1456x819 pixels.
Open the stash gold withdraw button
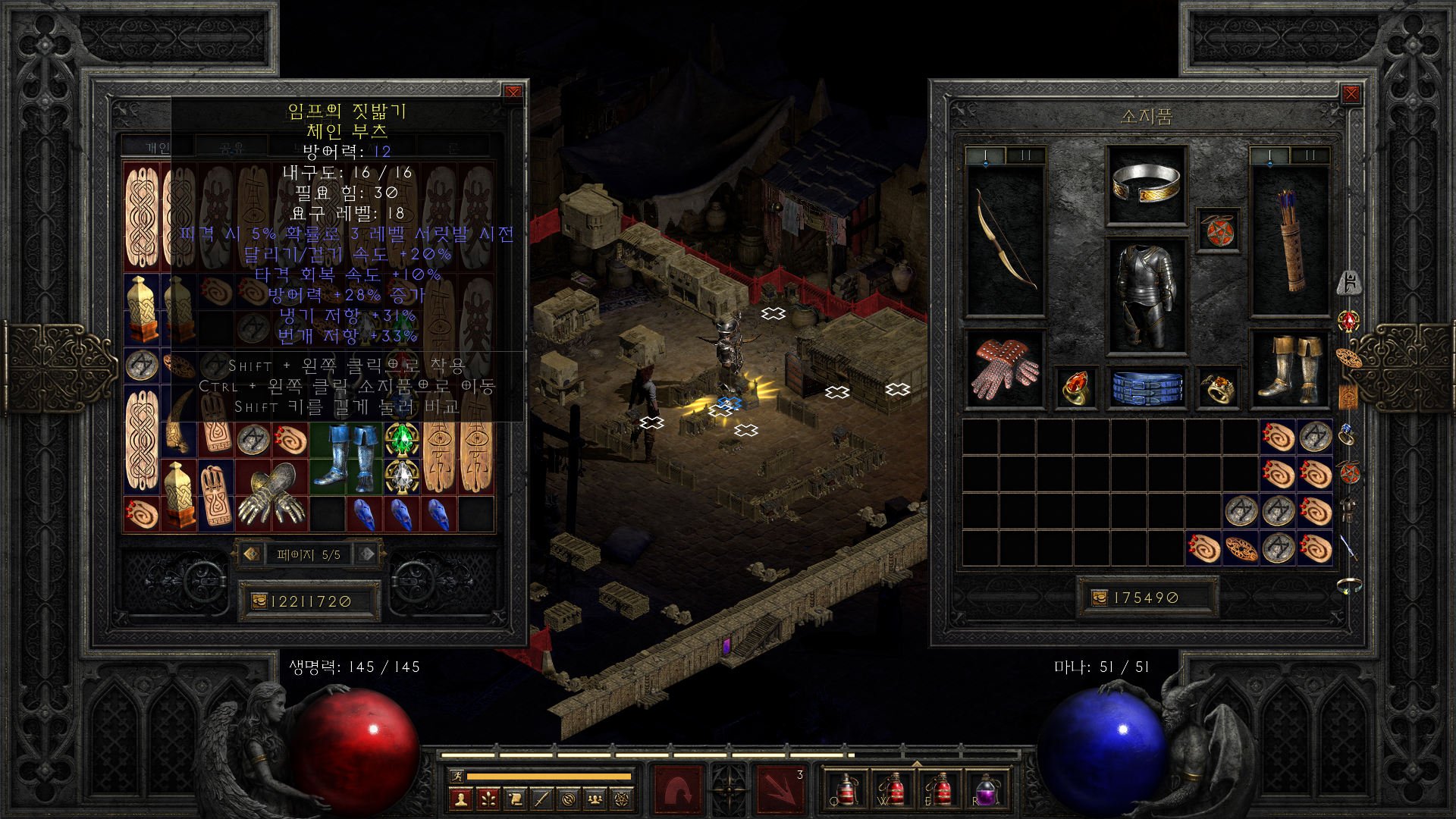click(x=259, y=601)
